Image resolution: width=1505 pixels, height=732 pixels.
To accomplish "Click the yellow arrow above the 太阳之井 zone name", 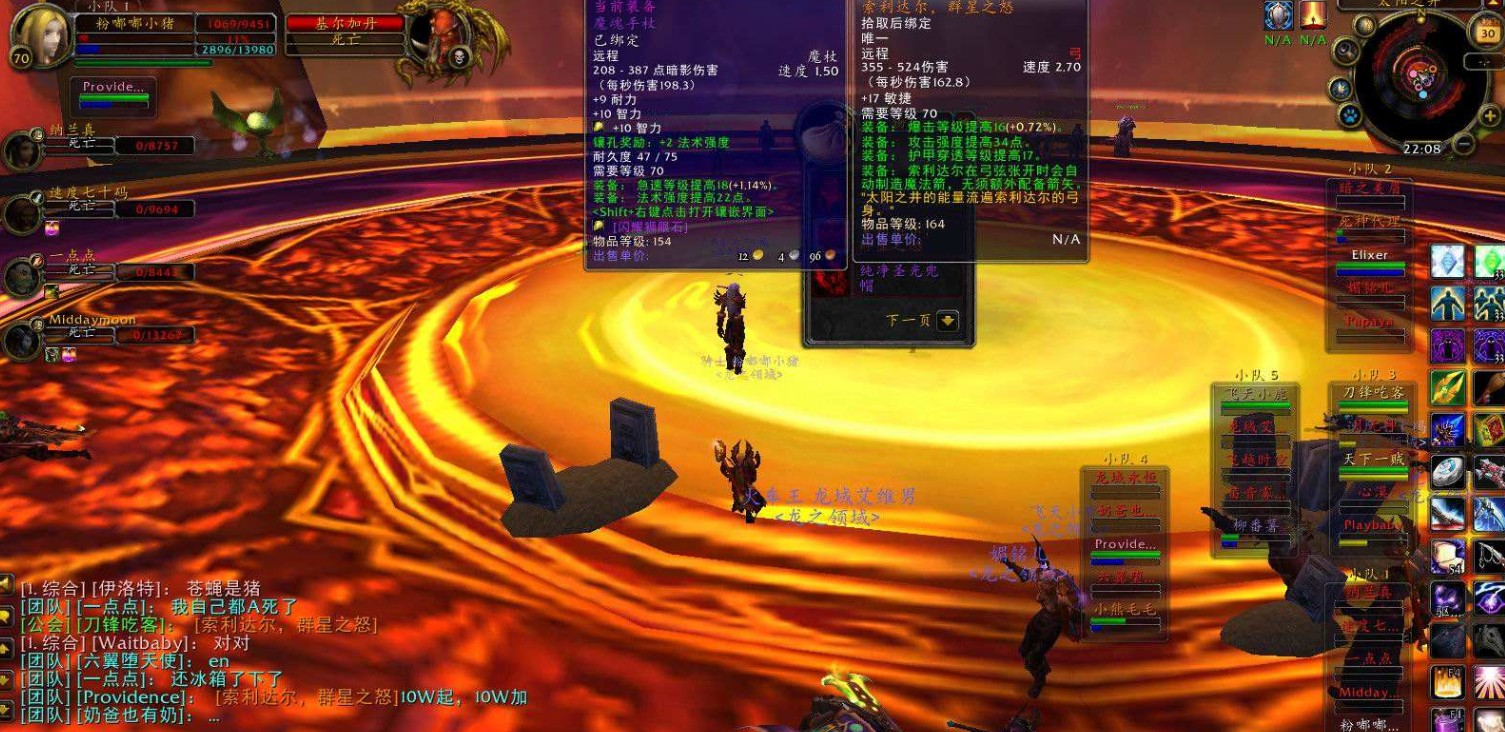I will coord(1493,4).
